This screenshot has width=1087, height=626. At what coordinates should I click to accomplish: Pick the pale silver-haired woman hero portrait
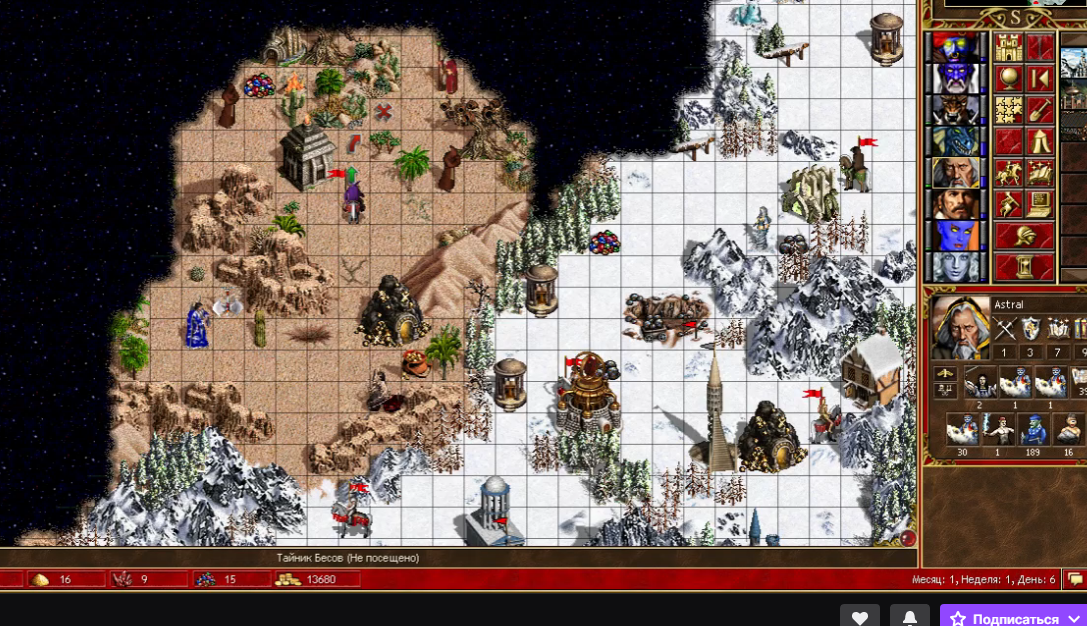(955, 267)
